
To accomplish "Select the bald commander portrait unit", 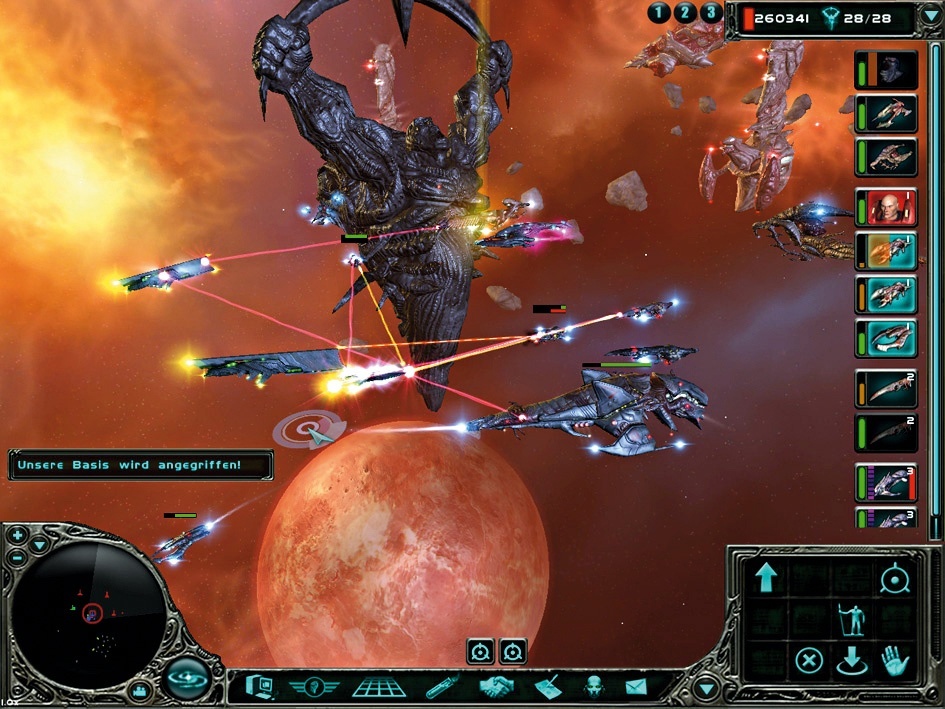I will click(x=887, y=208).
